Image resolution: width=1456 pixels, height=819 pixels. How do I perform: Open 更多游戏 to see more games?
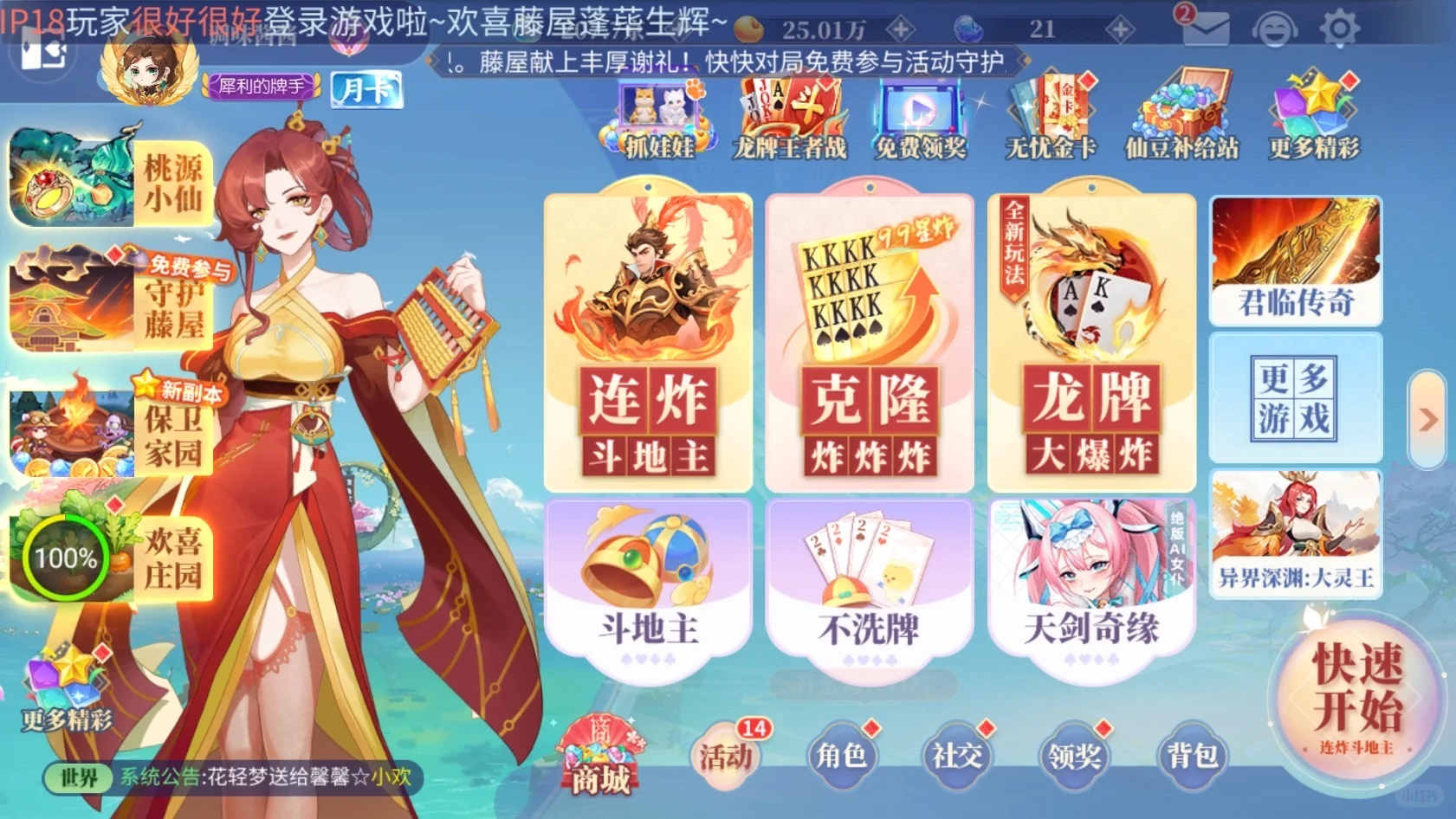pos(1294,397)
